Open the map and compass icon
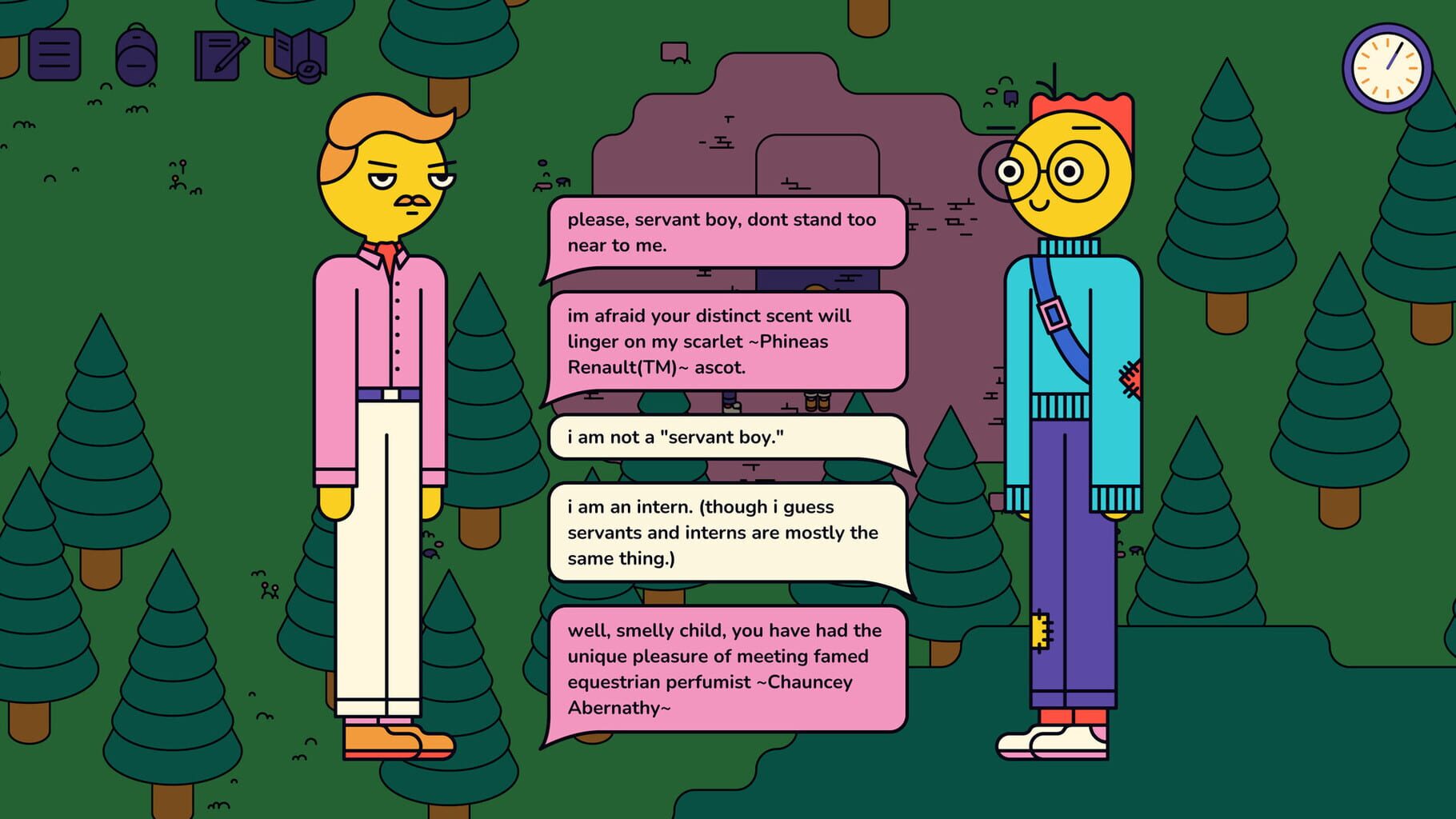The height and width of the screenshot is (819, 1456). pyautogui.click(x=296, y=54)
